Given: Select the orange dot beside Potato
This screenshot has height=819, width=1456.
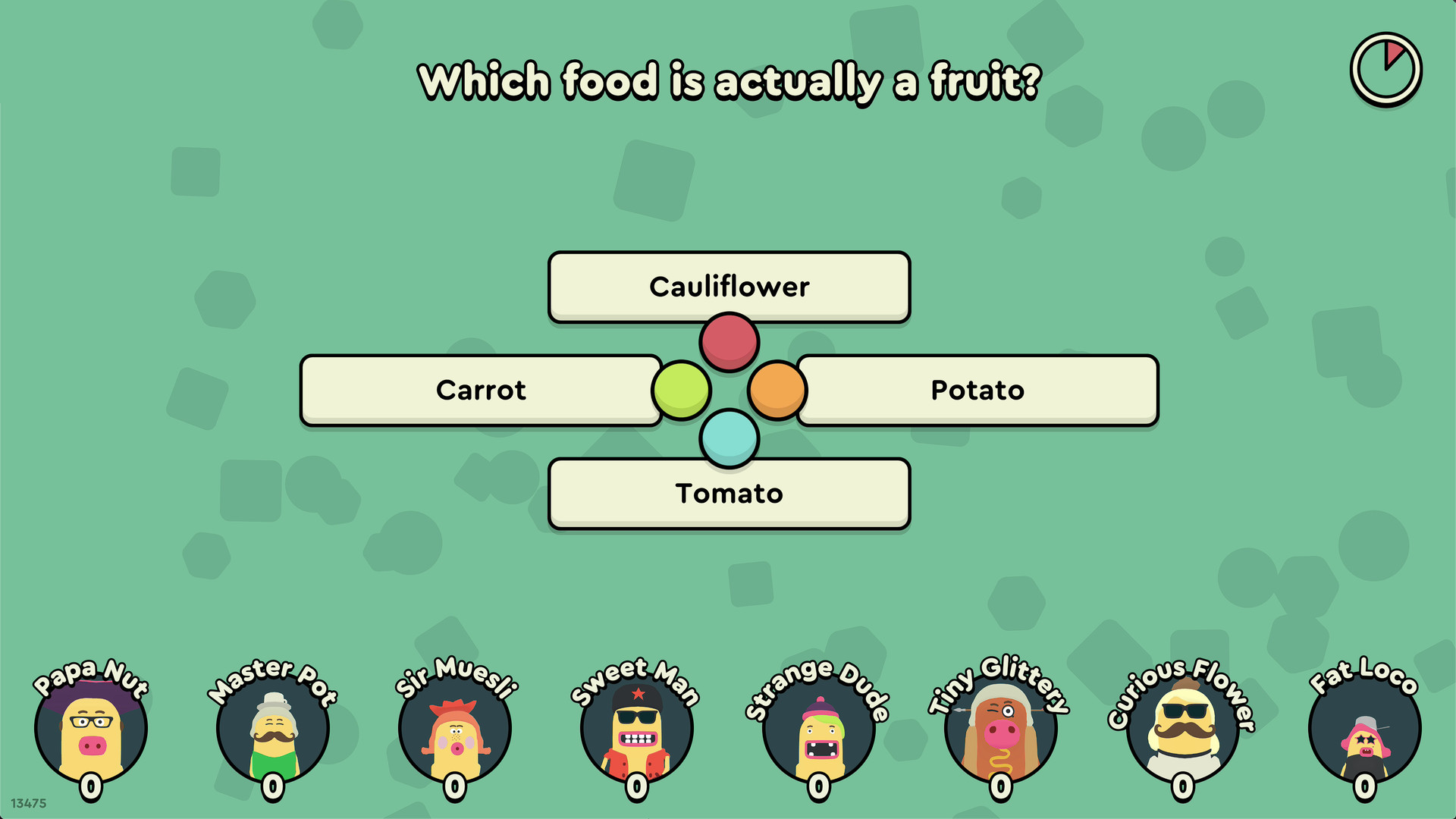Looking at the screenshot, I should pos(776,390).
